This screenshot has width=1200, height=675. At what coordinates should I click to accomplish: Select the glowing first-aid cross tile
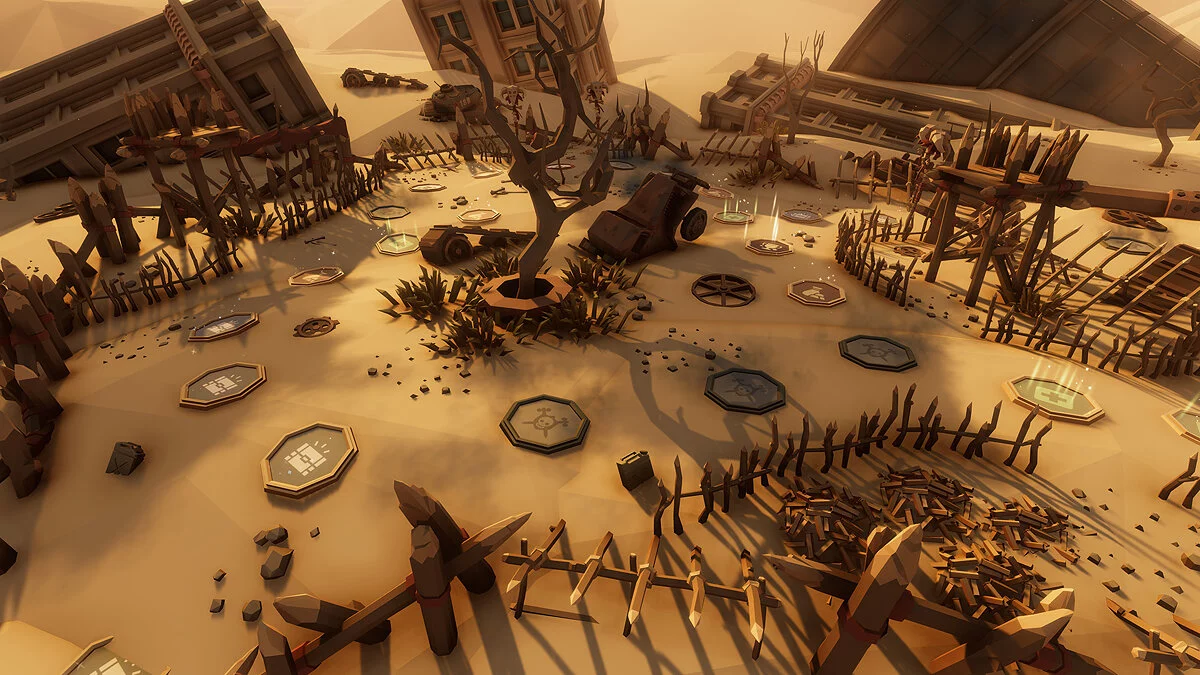[x=1053, y=397]
